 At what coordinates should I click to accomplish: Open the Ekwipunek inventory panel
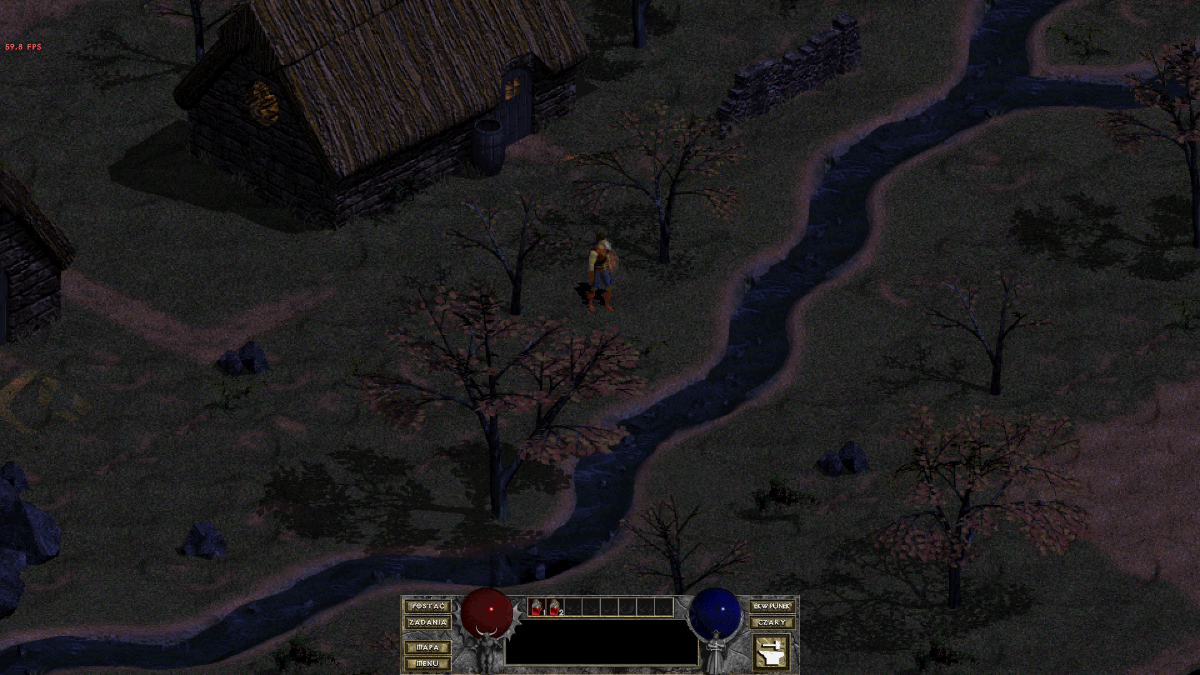coord(772,606)
